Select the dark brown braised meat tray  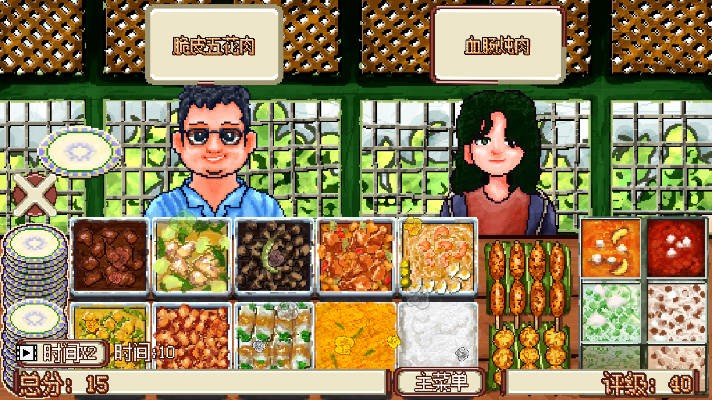click(110, 257)
